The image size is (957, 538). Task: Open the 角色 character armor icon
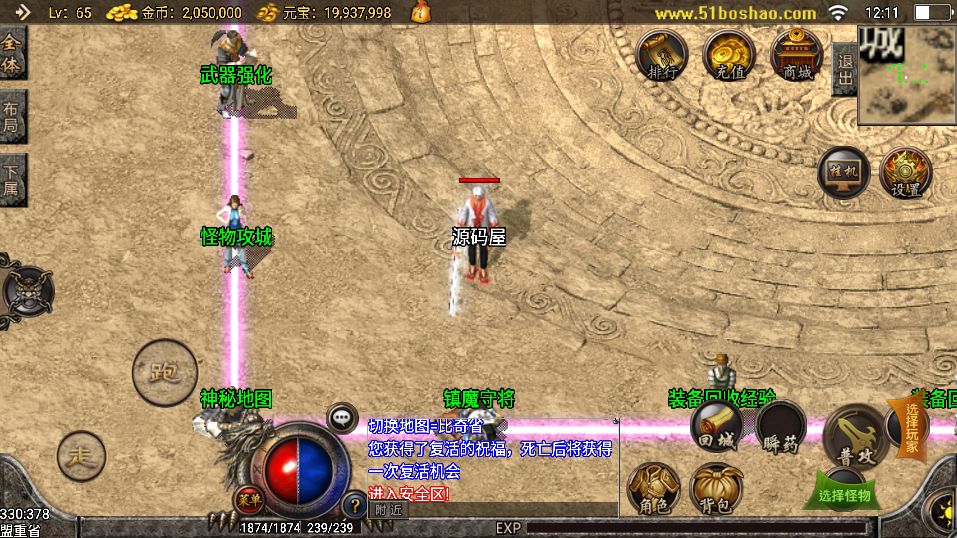pyautogui.click(x=653, y=490)
